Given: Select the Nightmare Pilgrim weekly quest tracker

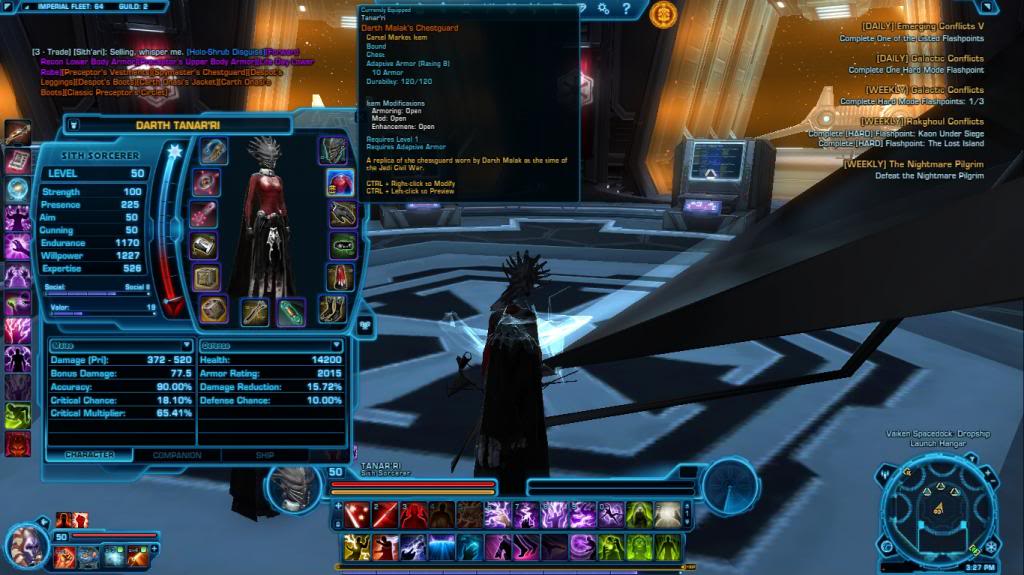Looking at the screenshot, I should click(x=913, y=164).
